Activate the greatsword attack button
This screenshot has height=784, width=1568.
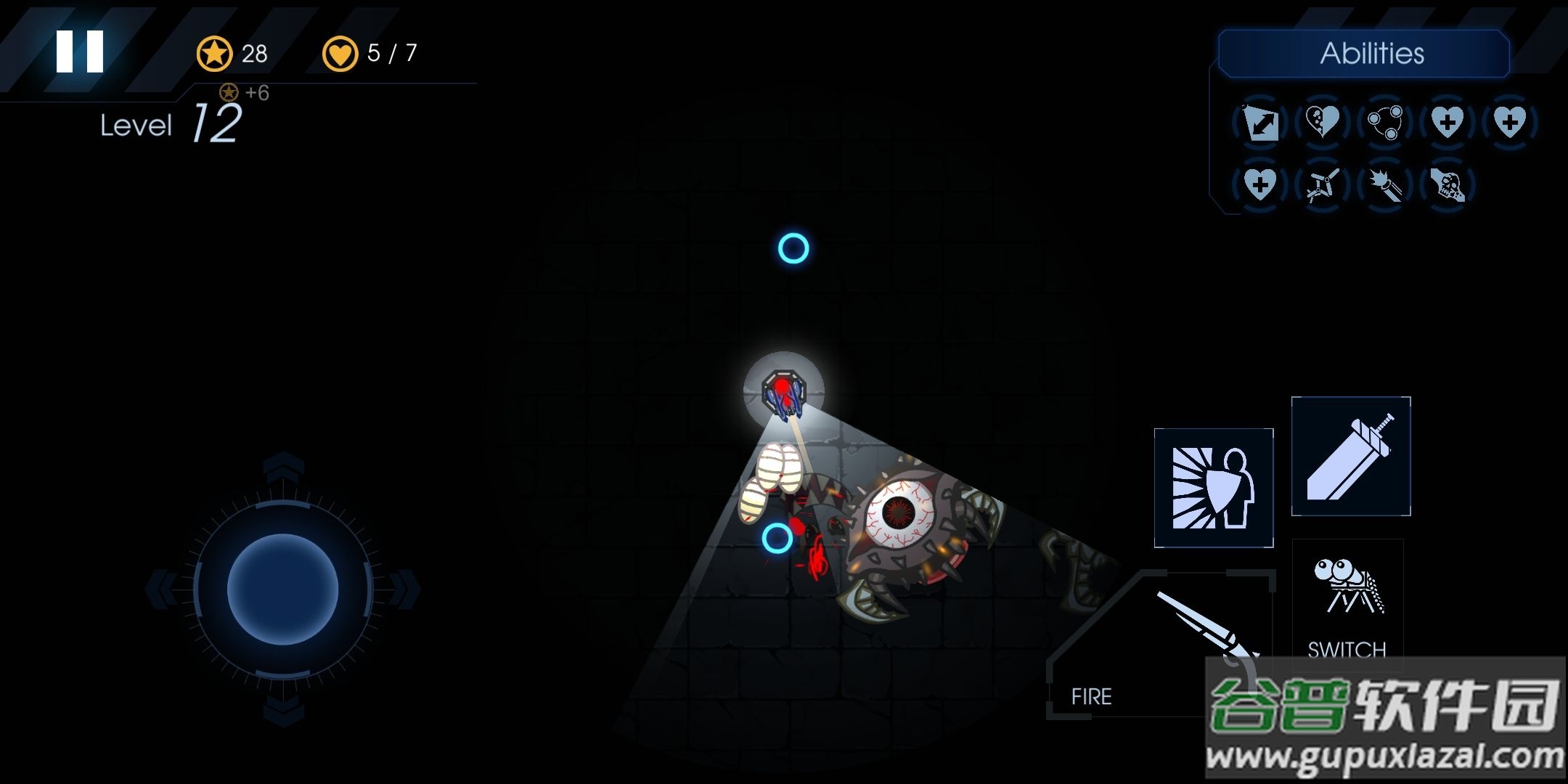(1351, 457)
